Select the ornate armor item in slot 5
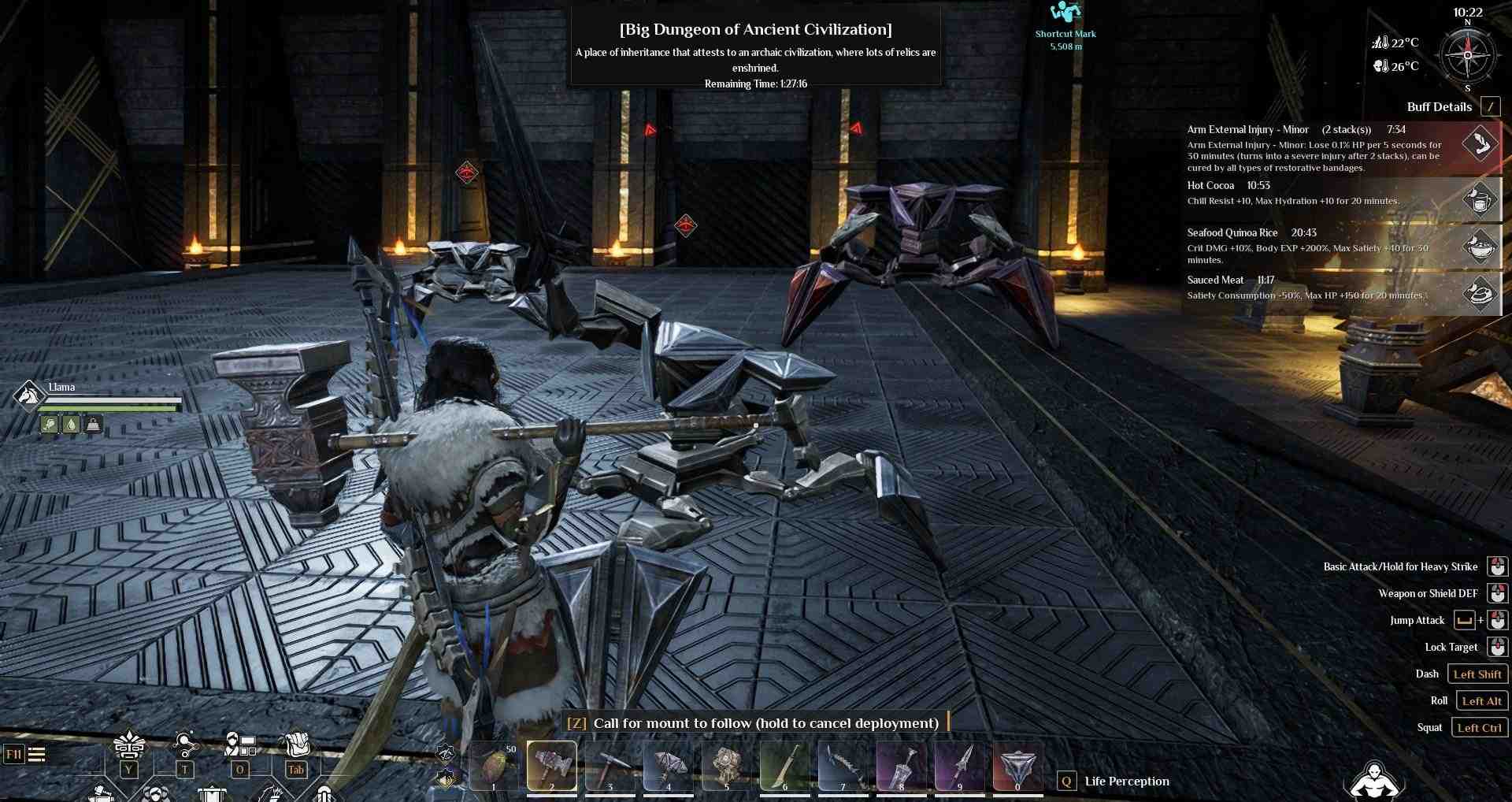Image resolution: width=1512 pixels, height=802 pixels. (726, 765)
